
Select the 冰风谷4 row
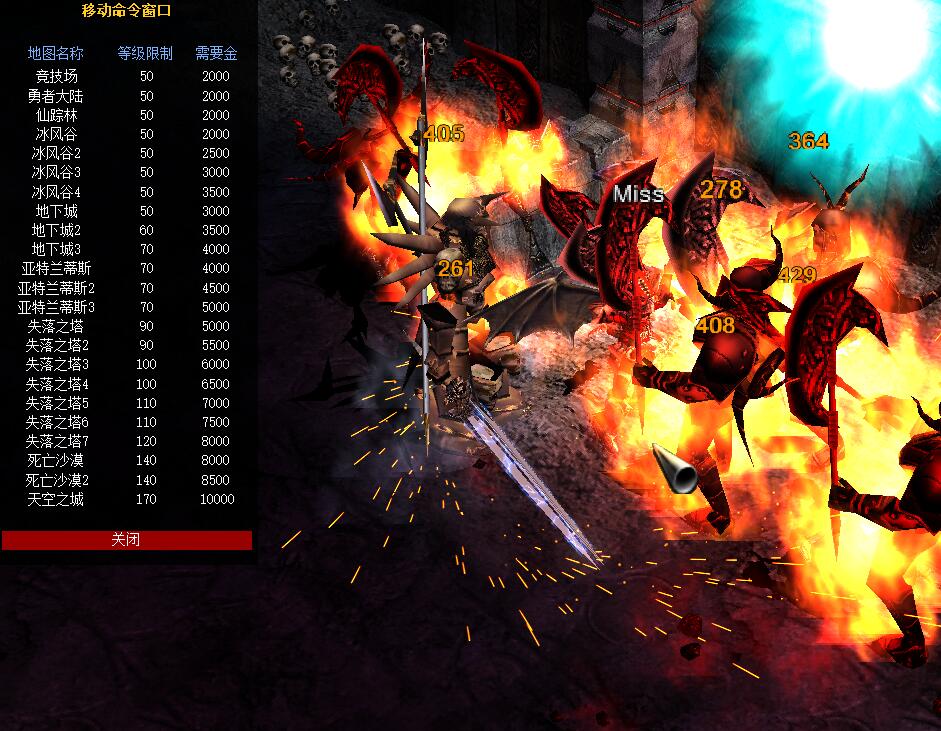click(56, 192)
